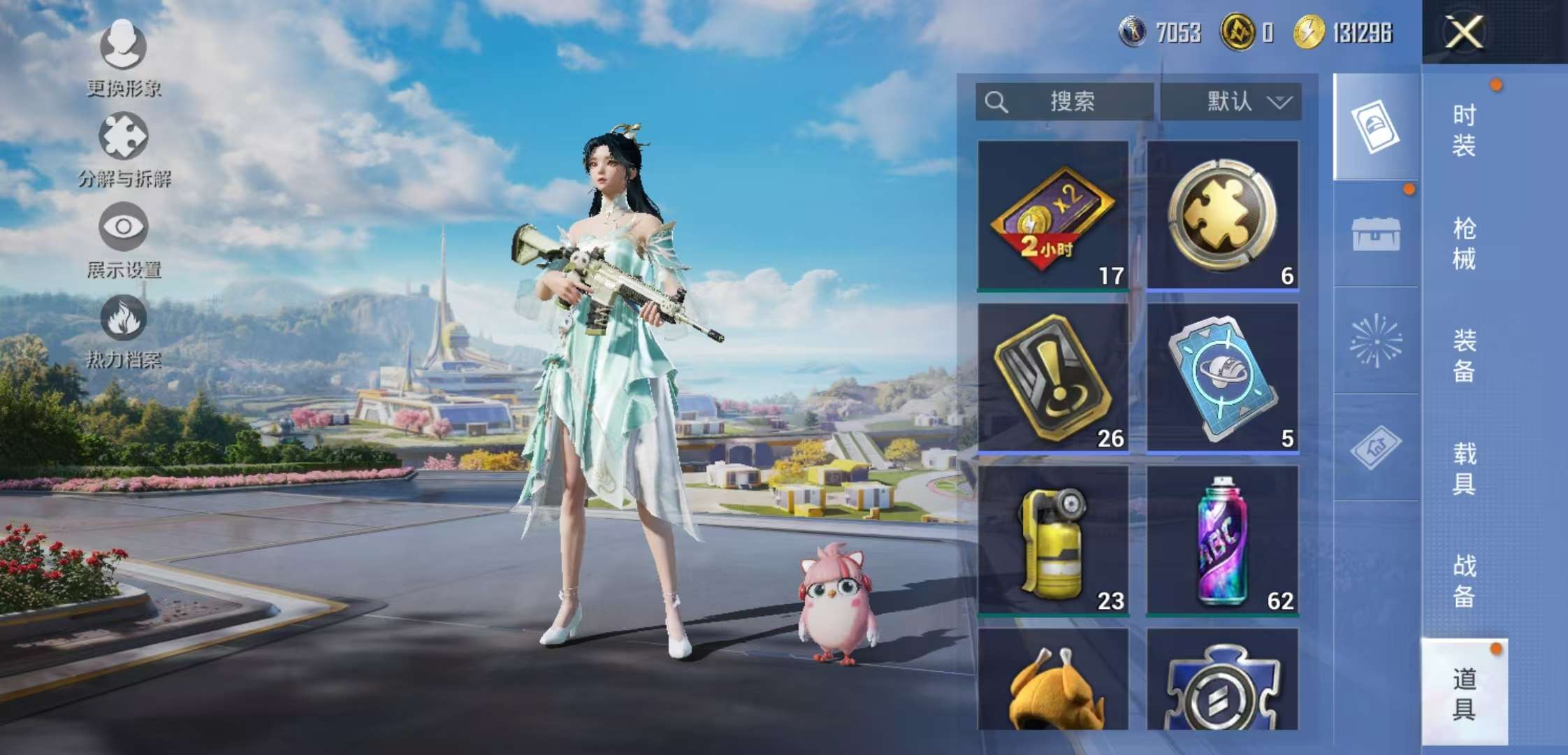This screenshot has height=755, width=1568.
Task: Click the 搜索 search field
Action: point(1064,102)
